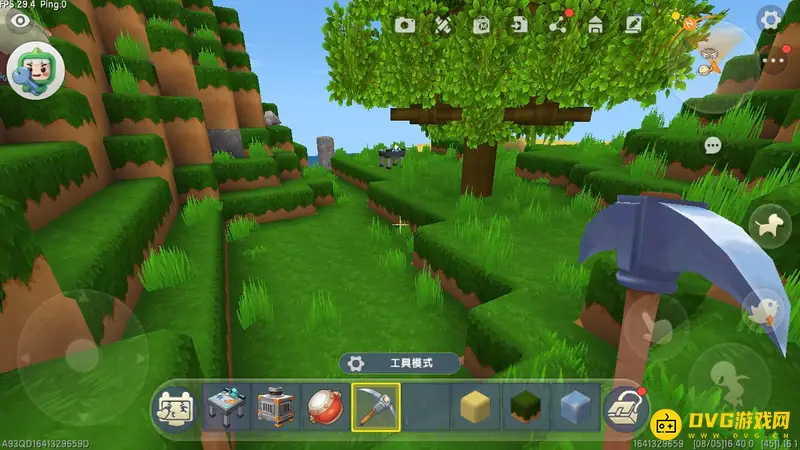Open the chat speech bubble
Image resolution: width=800 pixels, height=450 pixels.
712,146
